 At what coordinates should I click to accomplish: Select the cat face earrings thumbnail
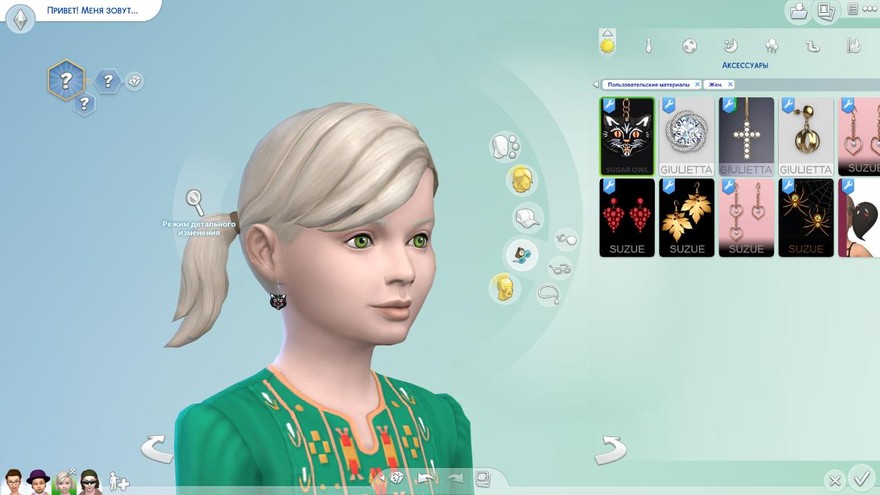click(627, 136)
